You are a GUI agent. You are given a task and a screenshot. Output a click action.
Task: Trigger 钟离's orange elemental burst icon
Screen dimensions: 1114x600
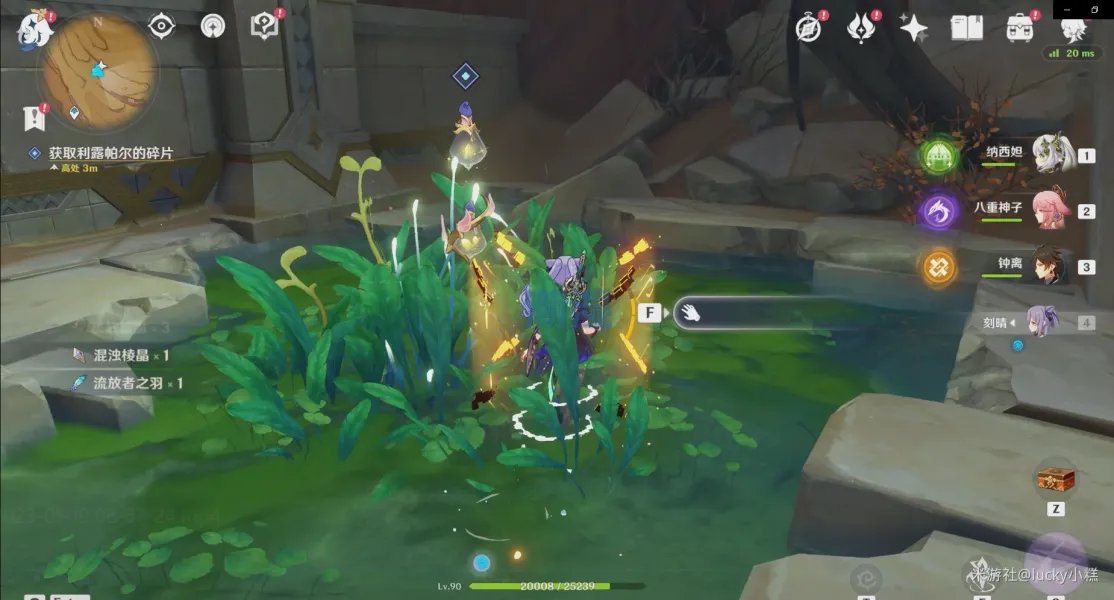point(939,266)
